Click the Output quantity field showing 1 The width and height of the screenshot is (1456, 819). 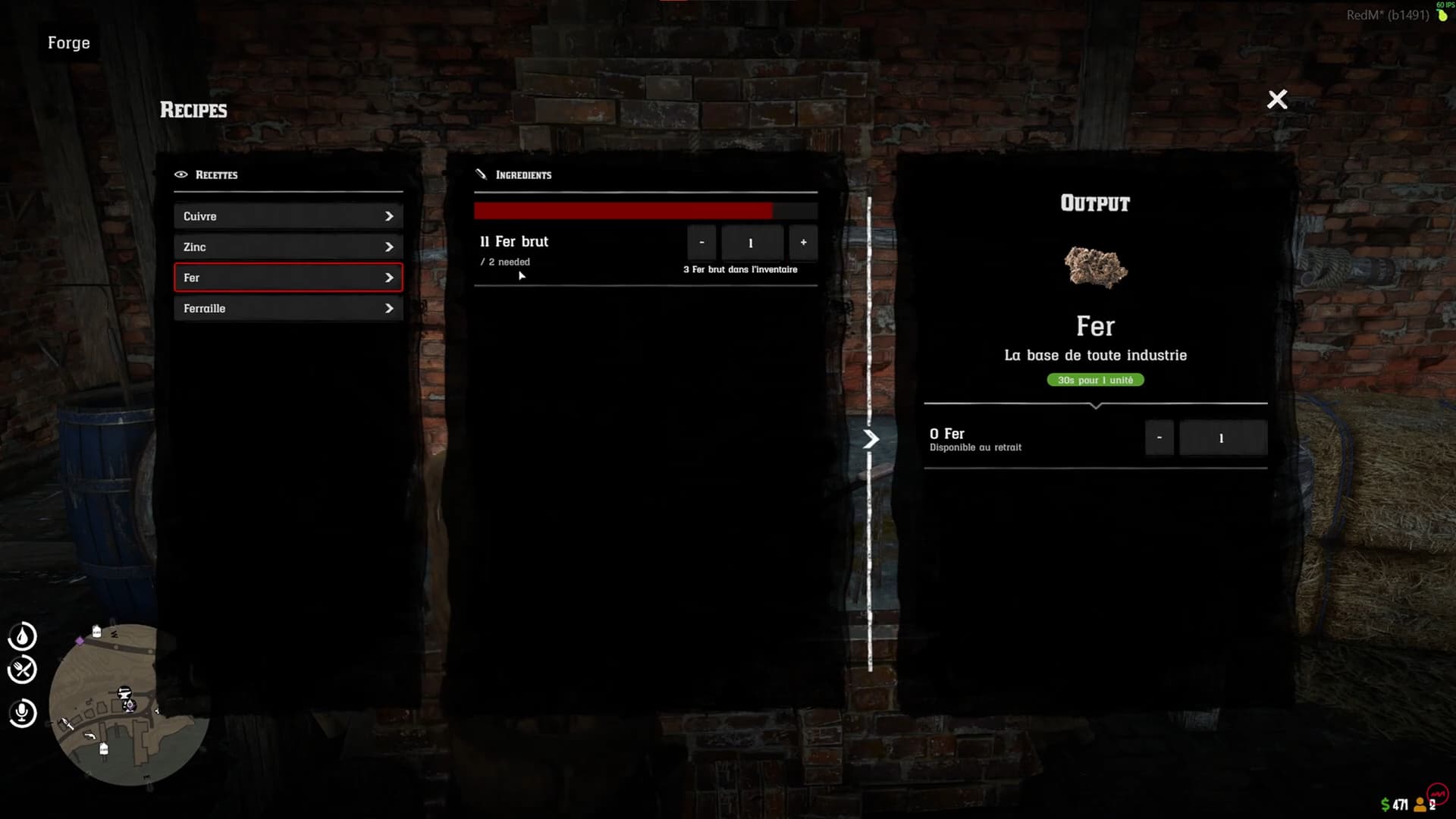click(x=1222, y=438)
